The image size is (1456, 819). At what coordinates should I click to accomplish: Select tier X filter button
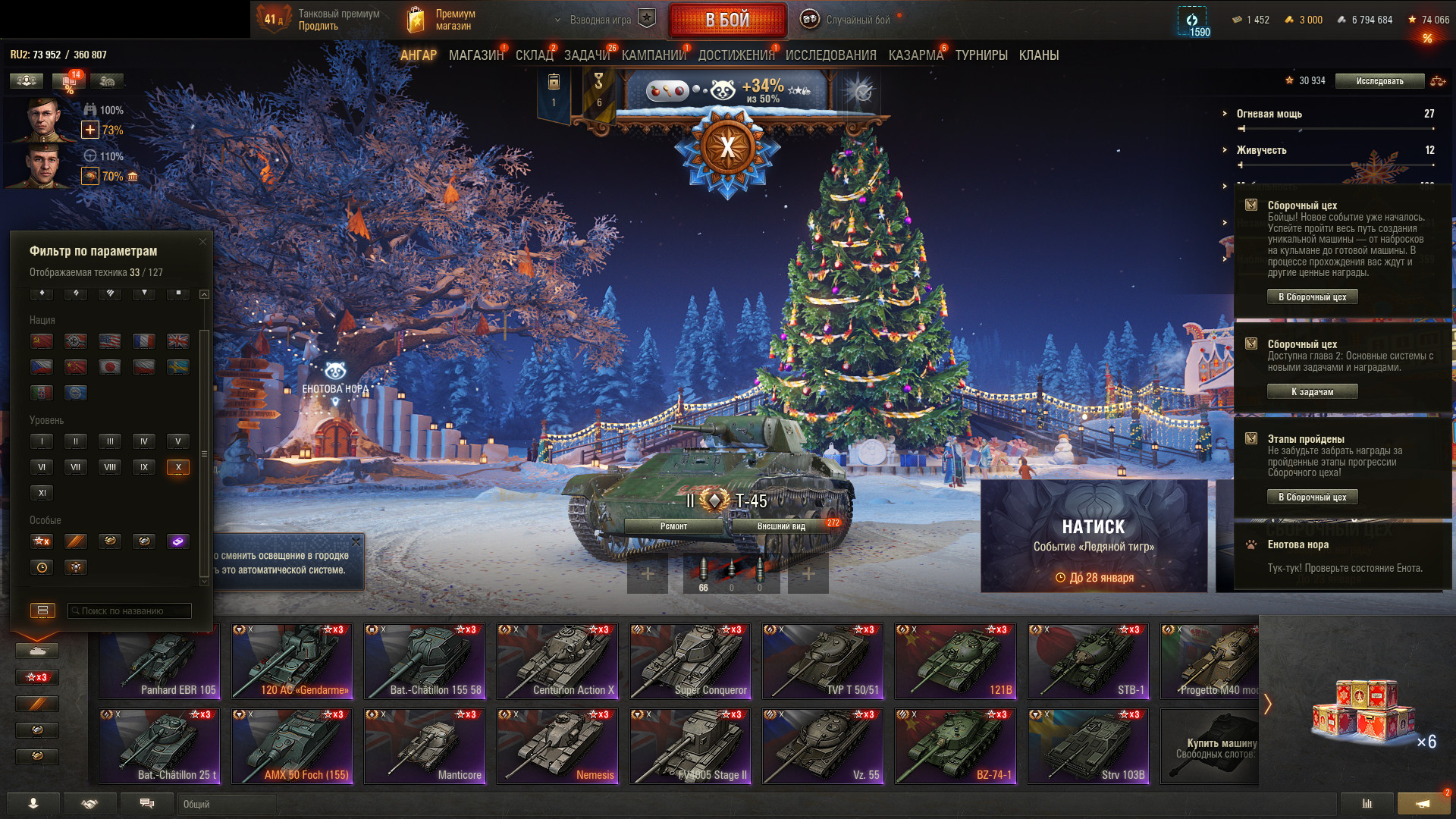pos(178,467)
